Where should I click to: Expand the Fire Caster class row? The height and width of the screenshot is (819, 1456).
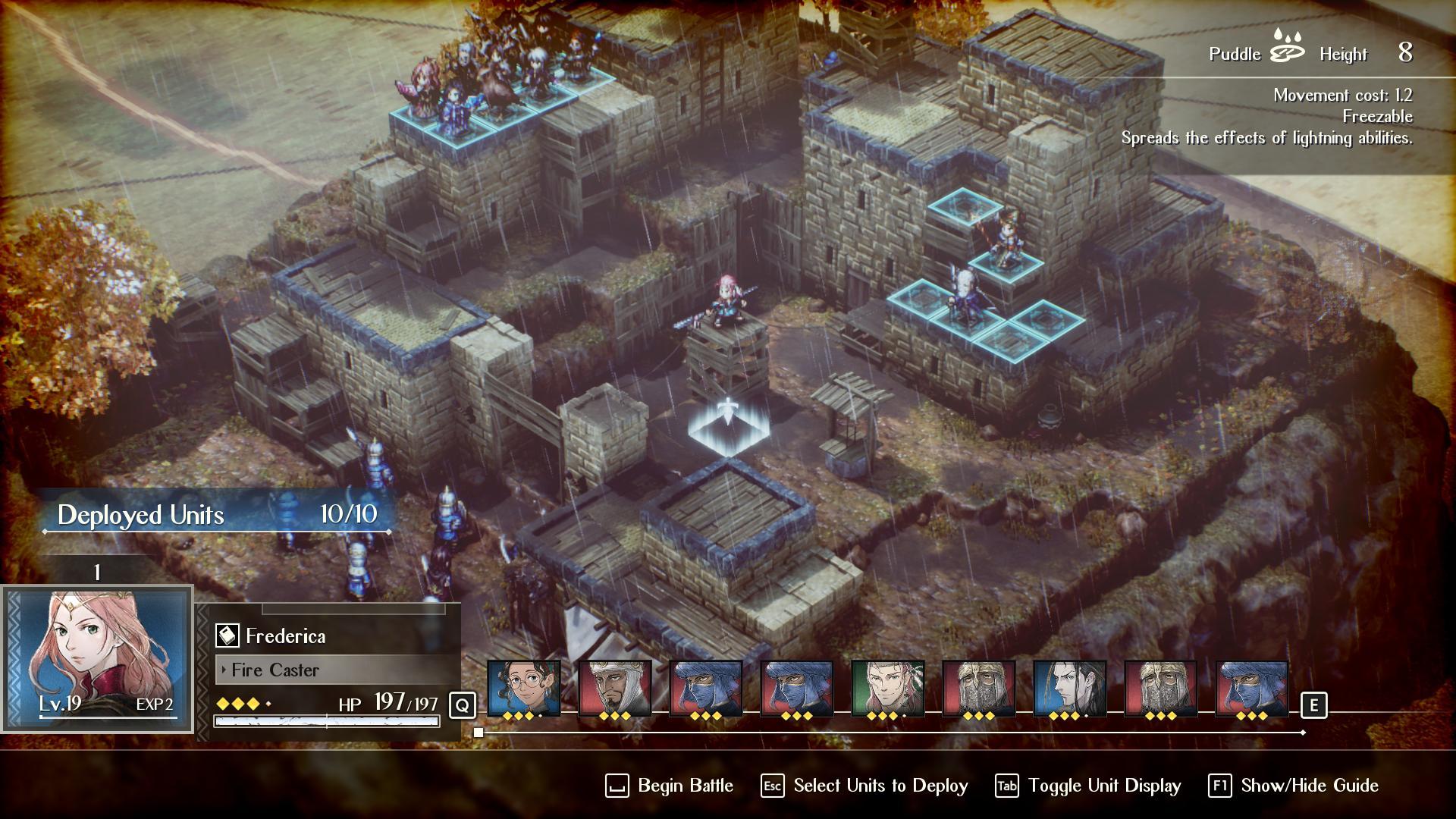point(275,670)
